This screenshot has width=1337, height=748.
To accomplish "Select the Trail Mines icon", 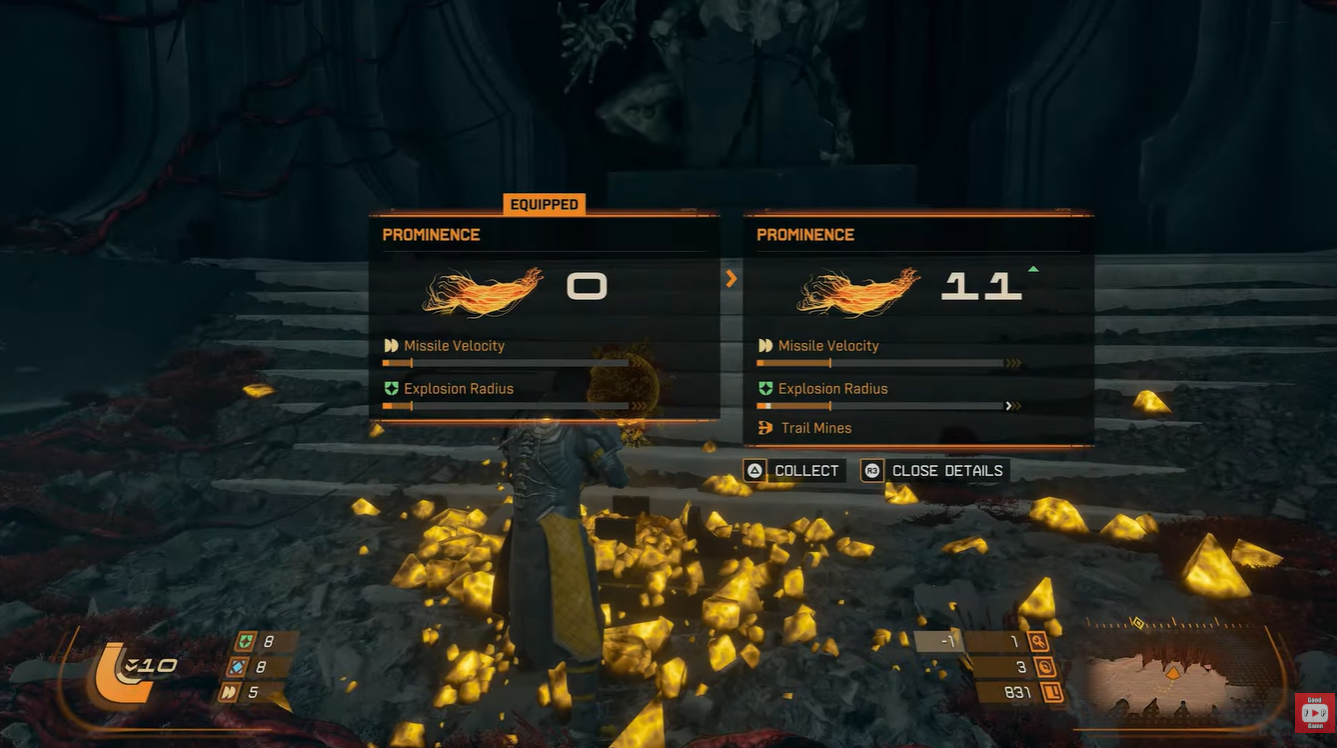I will tap(763, 428).
